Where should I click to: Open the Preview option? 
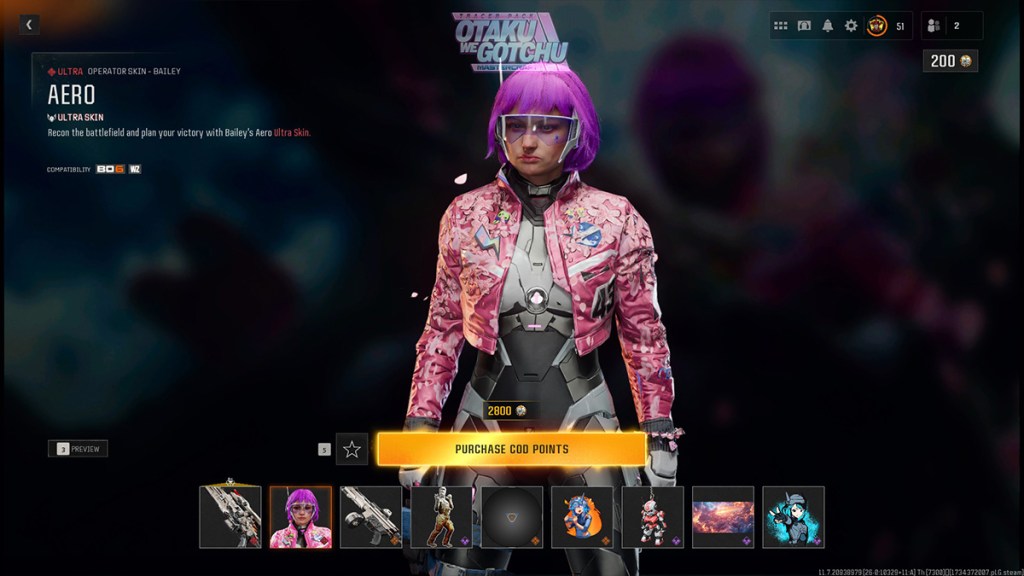(78, 449)
